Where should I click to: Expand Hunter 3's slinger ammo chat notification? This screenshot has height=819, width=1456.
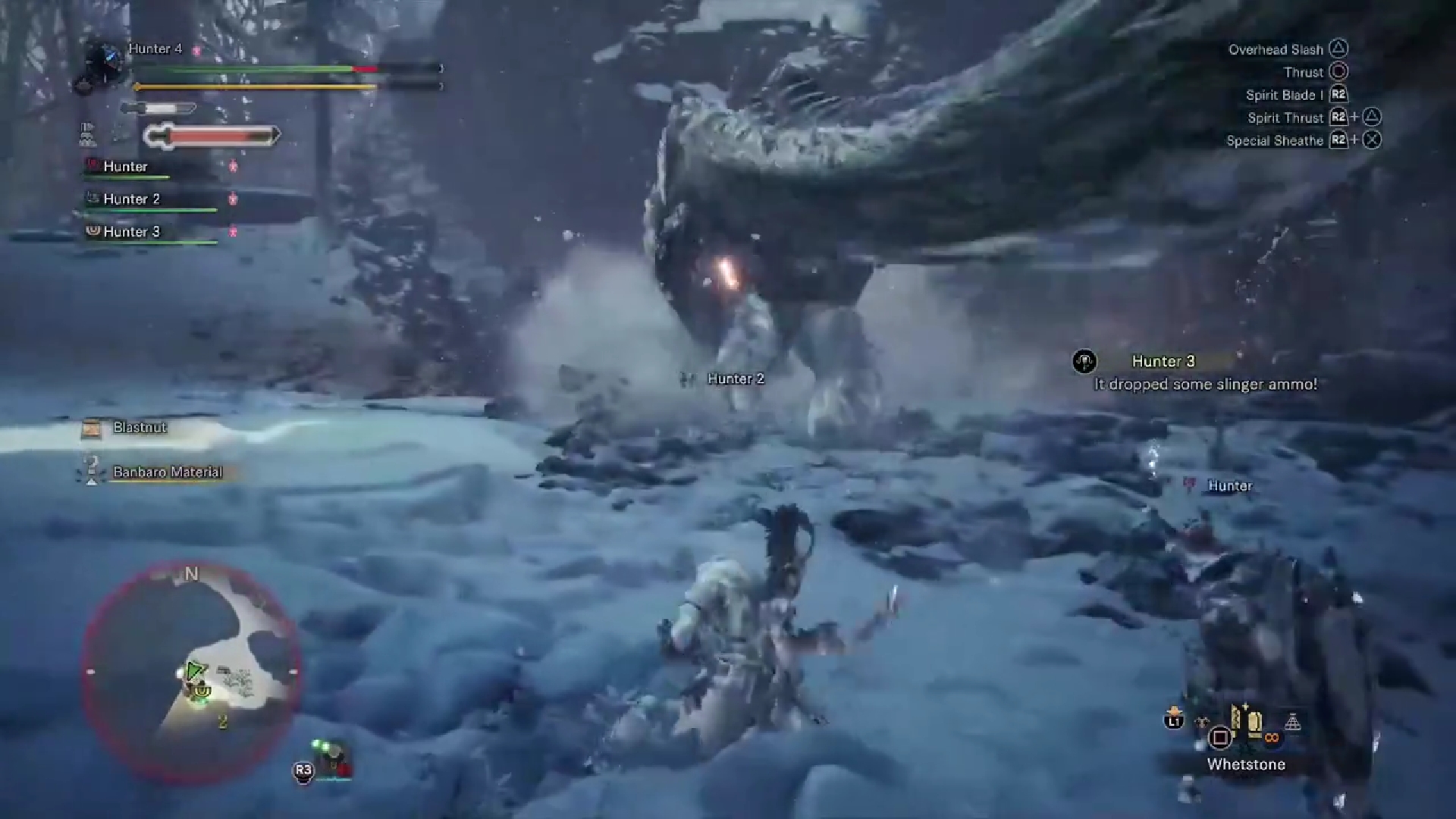(x=1204, y=372)
